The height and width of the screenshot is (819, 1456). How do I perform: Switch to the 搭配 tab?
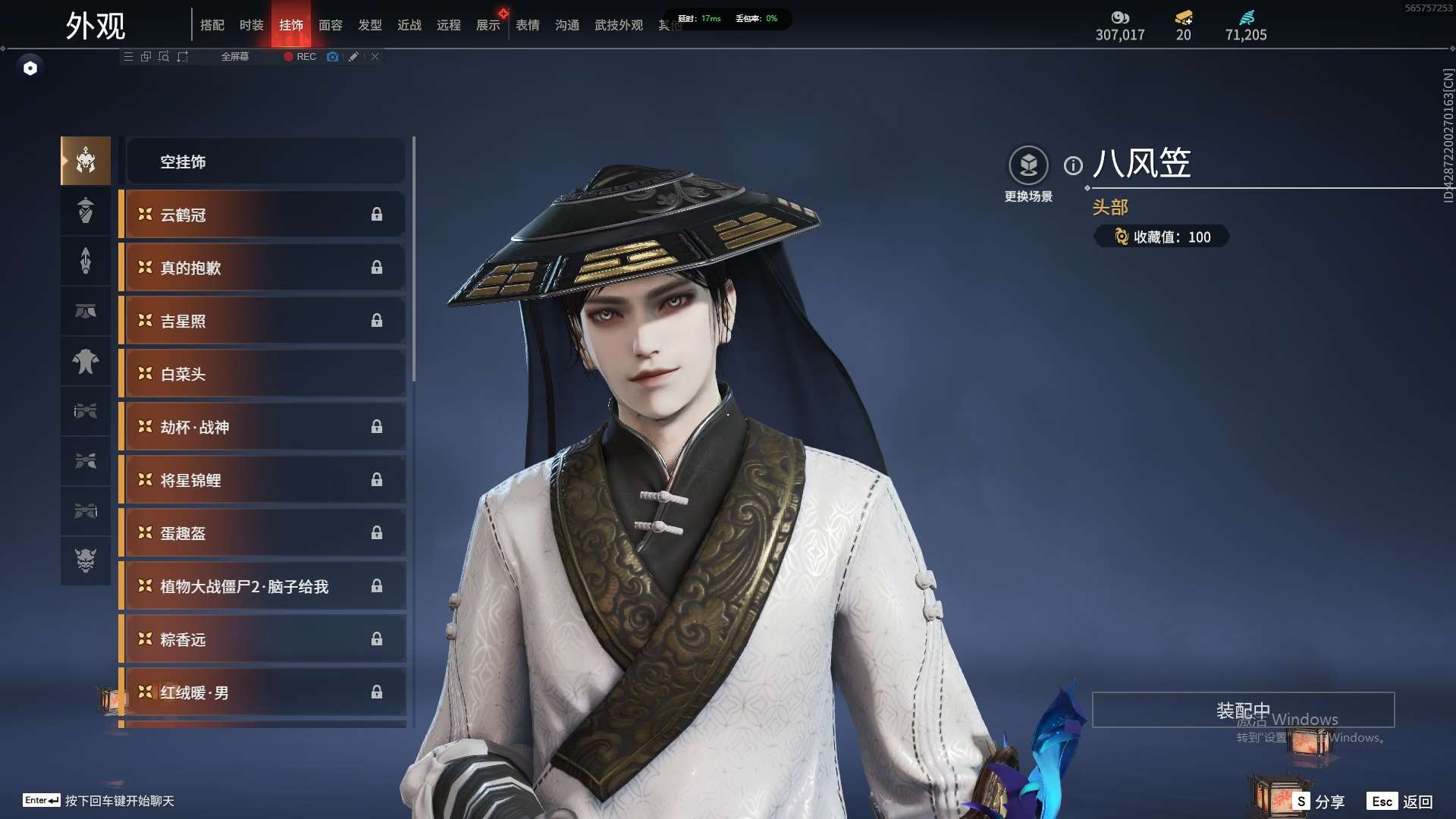point(212,25)
